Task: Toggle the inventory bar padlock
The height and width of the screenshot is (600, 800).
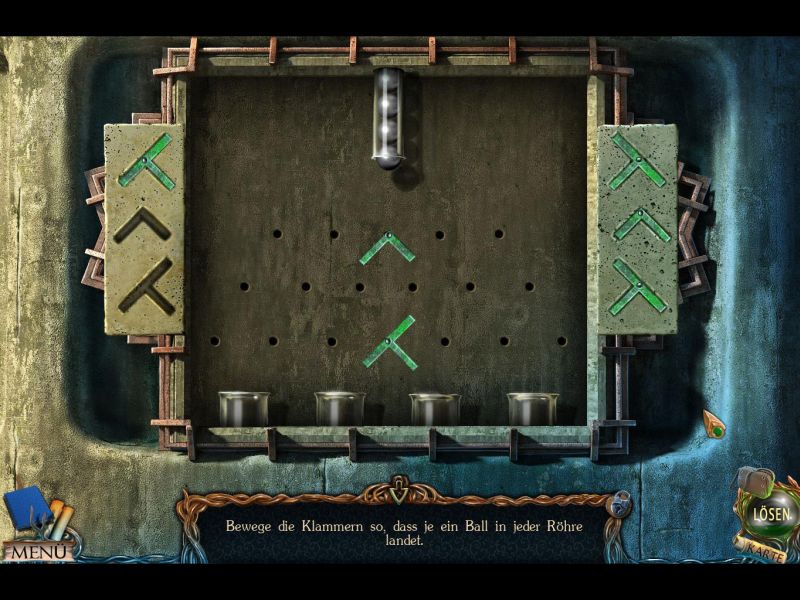Action: coord(620,501)
